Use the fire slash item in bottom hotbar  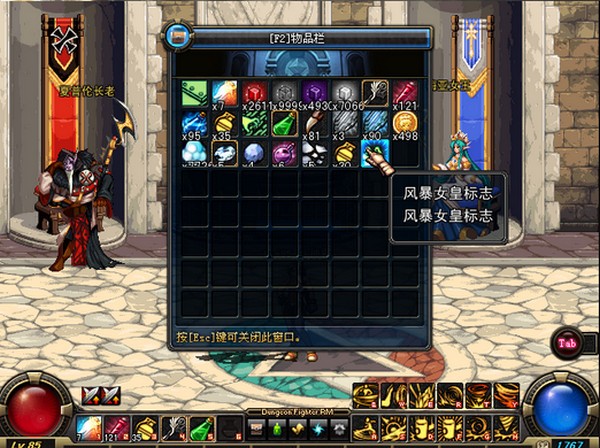(x=89, y=429)
